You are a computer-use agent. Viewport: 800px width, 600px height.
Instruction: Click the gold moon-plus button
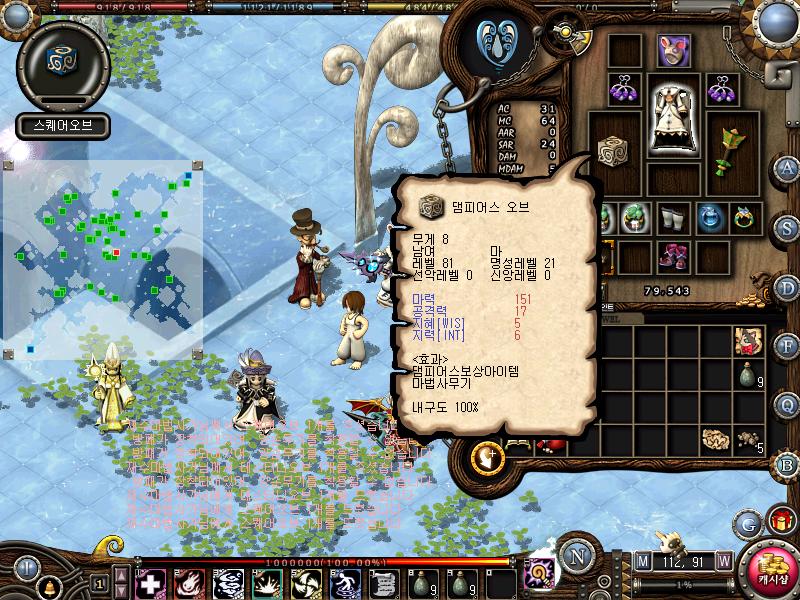coord(490,458)
